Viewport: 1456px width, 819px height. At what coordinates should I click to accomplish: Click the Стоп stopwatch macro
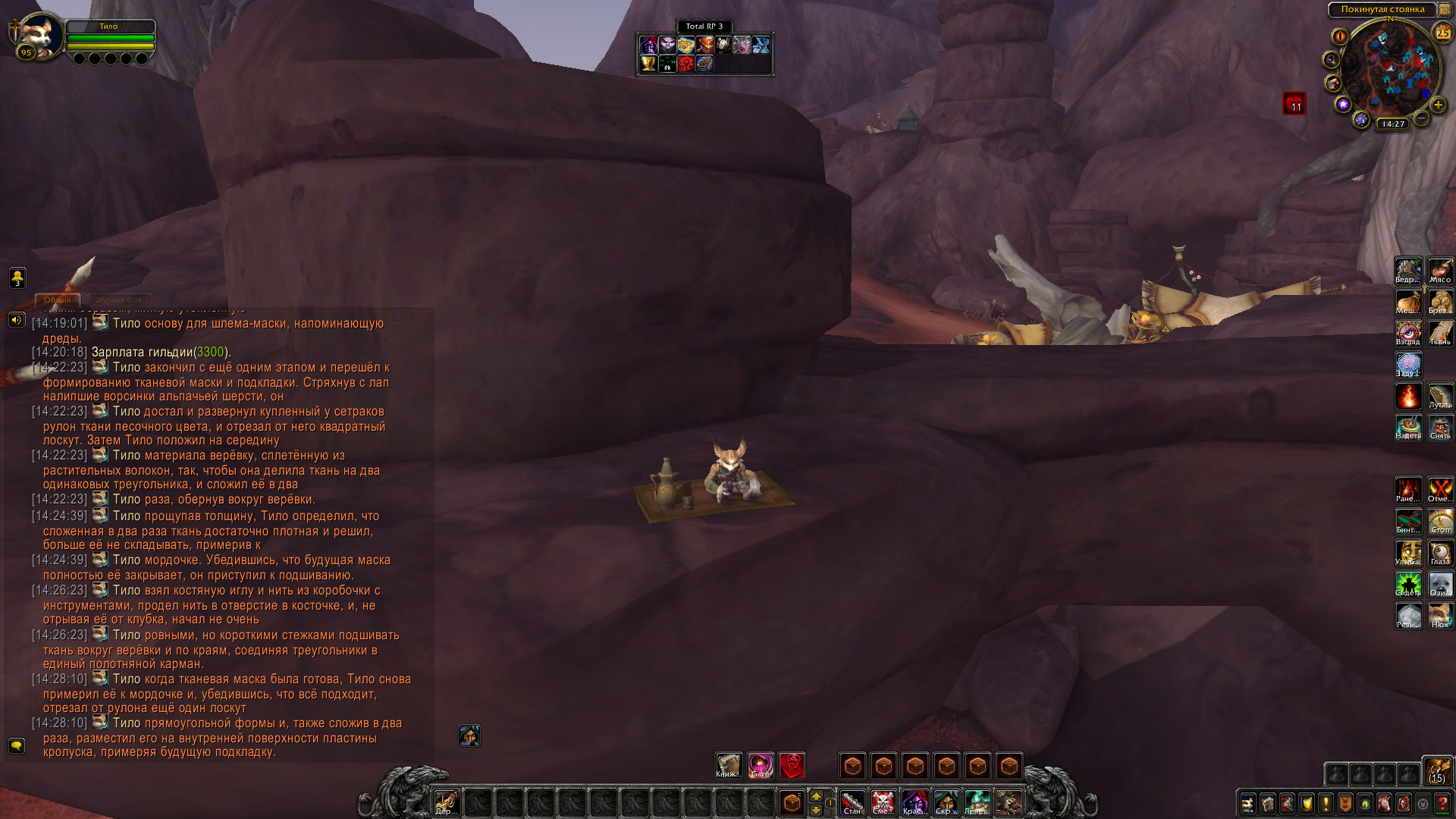pyautogui.click(x=1440, y=521)
